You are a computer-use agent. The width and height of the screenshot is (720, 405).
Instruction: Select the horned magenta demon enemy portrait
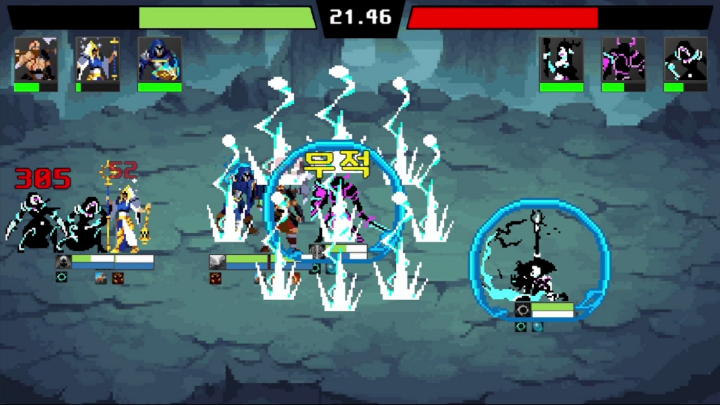coord(623,59)
